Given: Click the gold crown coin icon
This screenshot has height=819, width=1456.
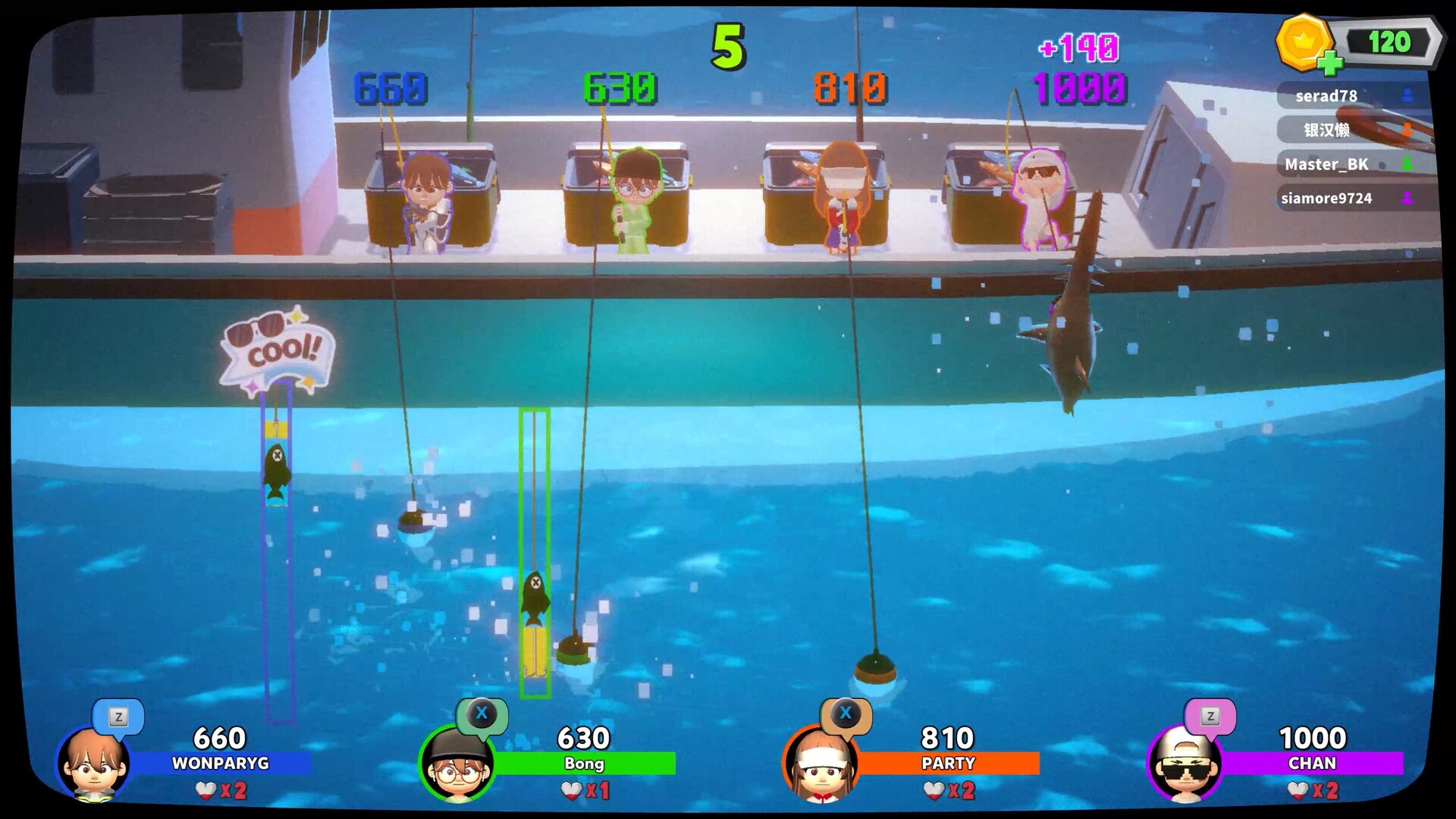Looking at the screenshot, I should point(1303,43).
